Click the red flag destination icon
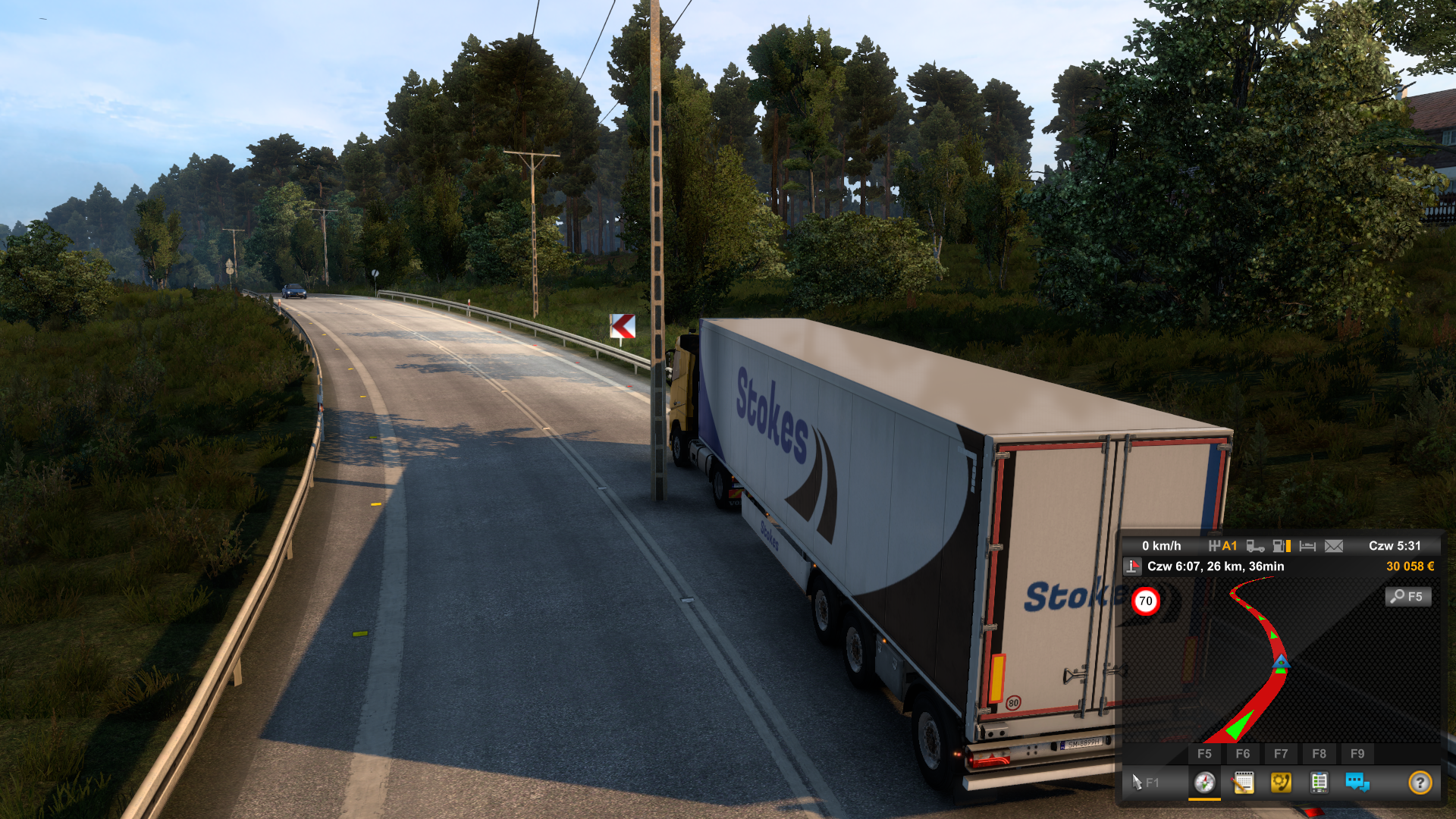This screenshot has width=1456, height=819. [1133, 566]
